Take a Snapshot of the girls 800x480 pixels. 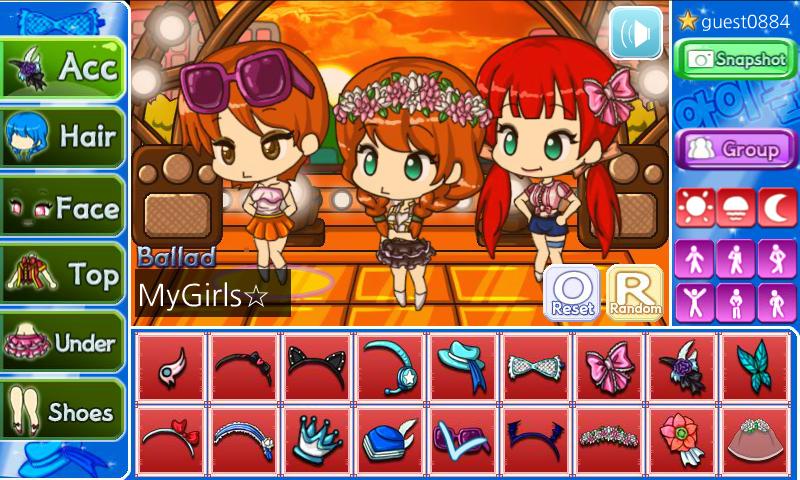(735, 59)
